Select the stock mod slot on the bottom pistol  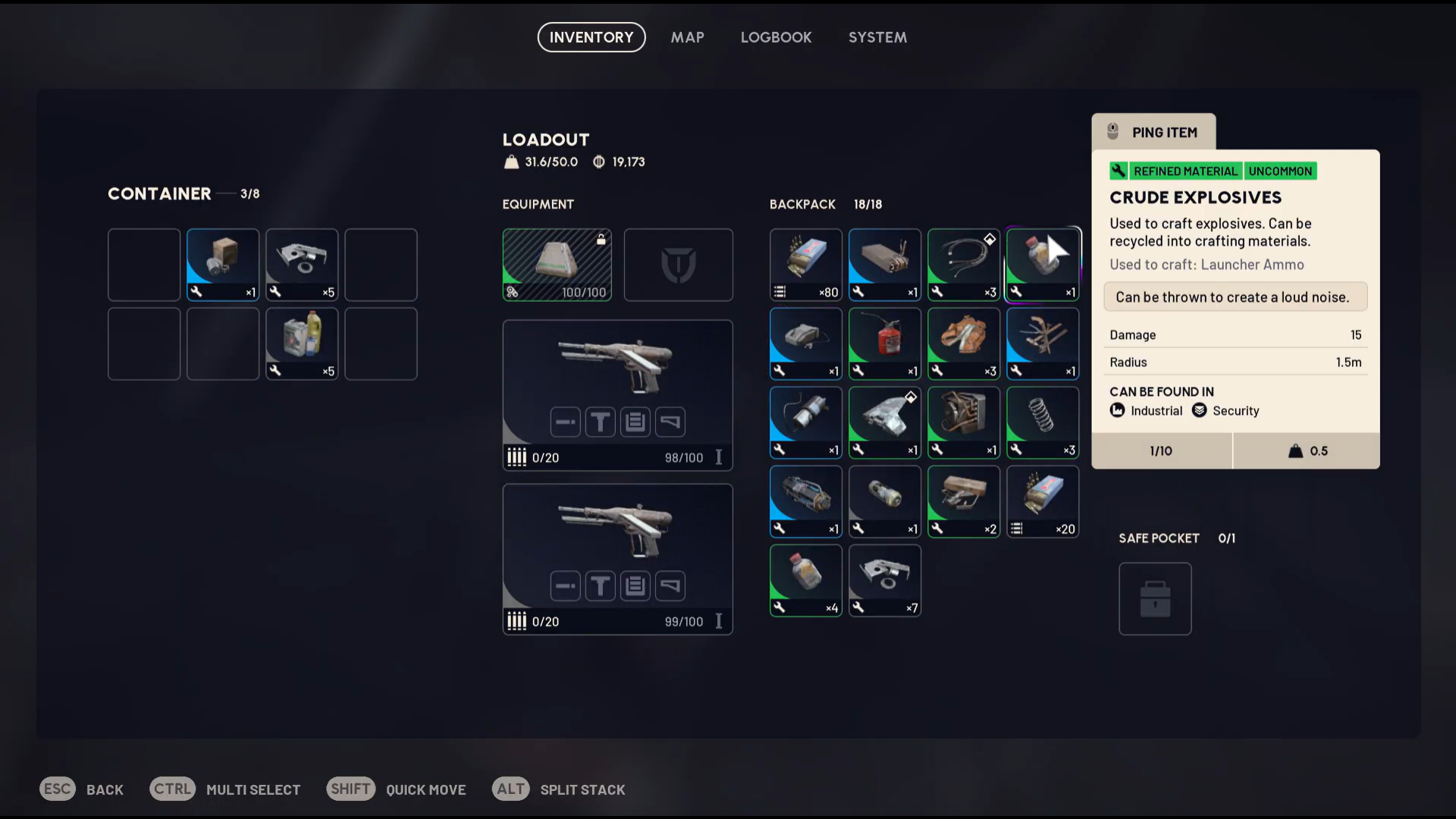tap(670, 585)
